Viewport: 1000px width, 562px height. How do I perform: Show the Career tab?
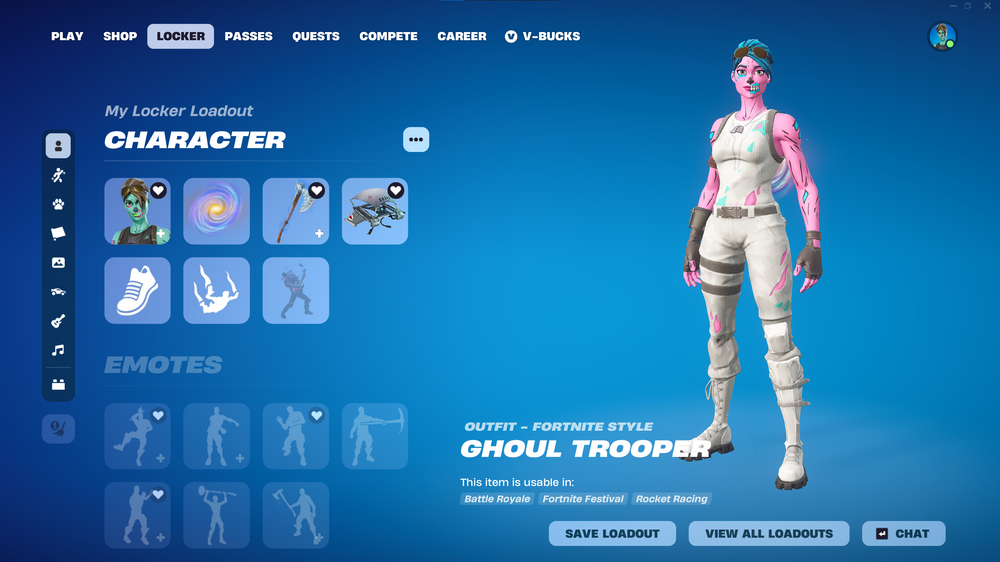point(462,36)
